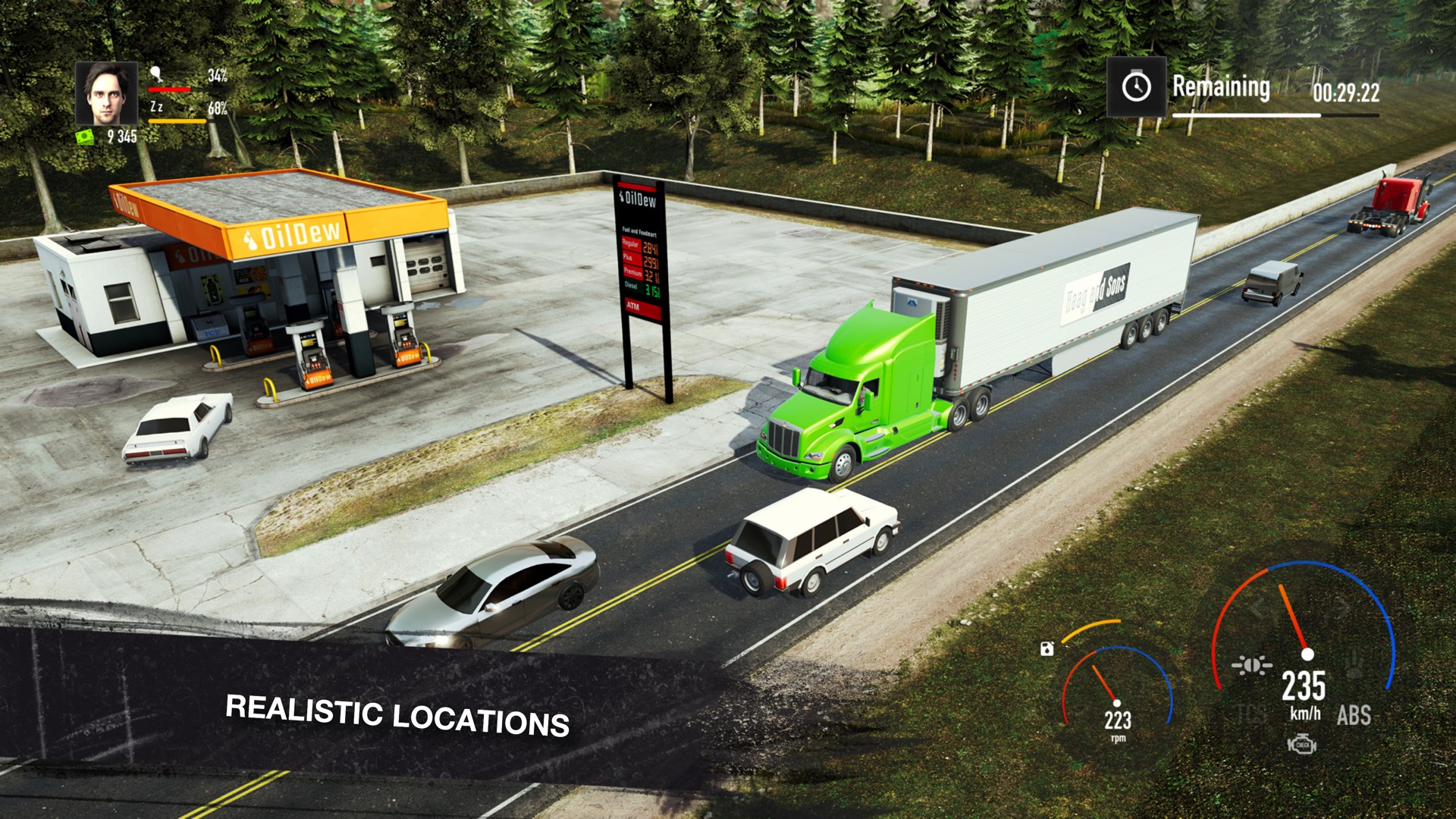The image size is (1456, 819).
Task: Toggle the ABS indicator
Action: click(1354, 715)
